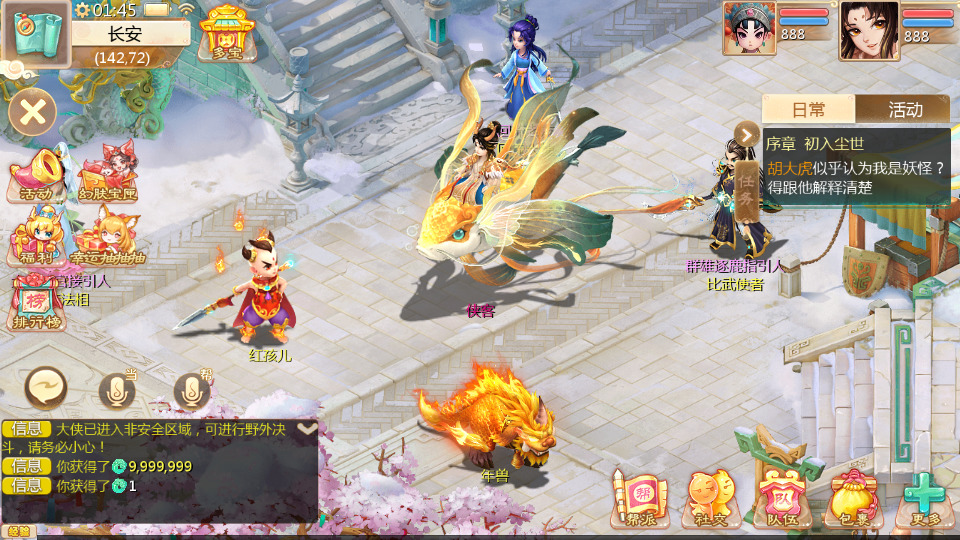Close the left menu with the X button
960x540 pixels.
[x=33, y=111]
